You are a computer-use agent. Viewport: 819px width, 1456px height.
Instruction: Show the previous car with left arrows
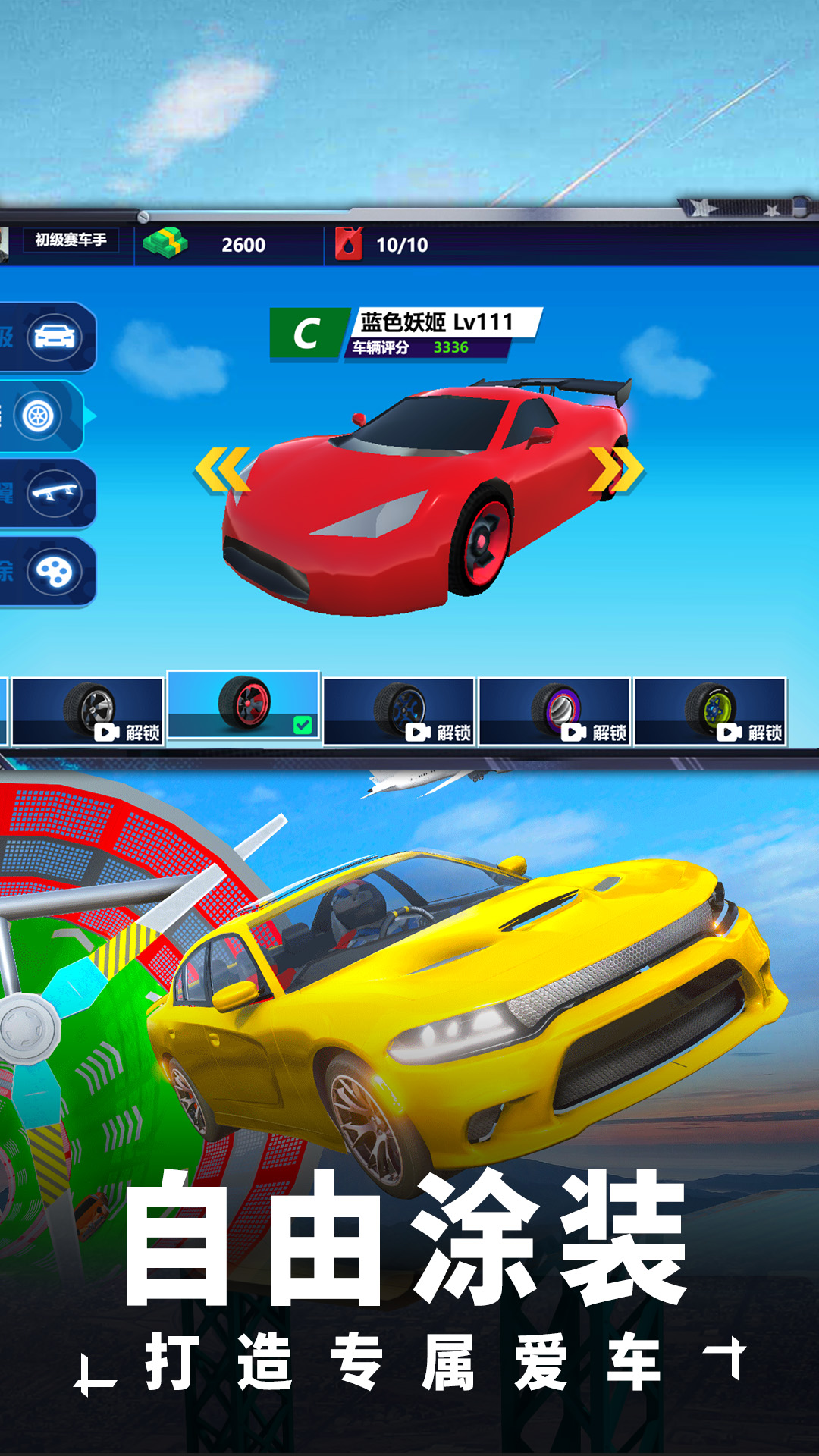(221, 469)
